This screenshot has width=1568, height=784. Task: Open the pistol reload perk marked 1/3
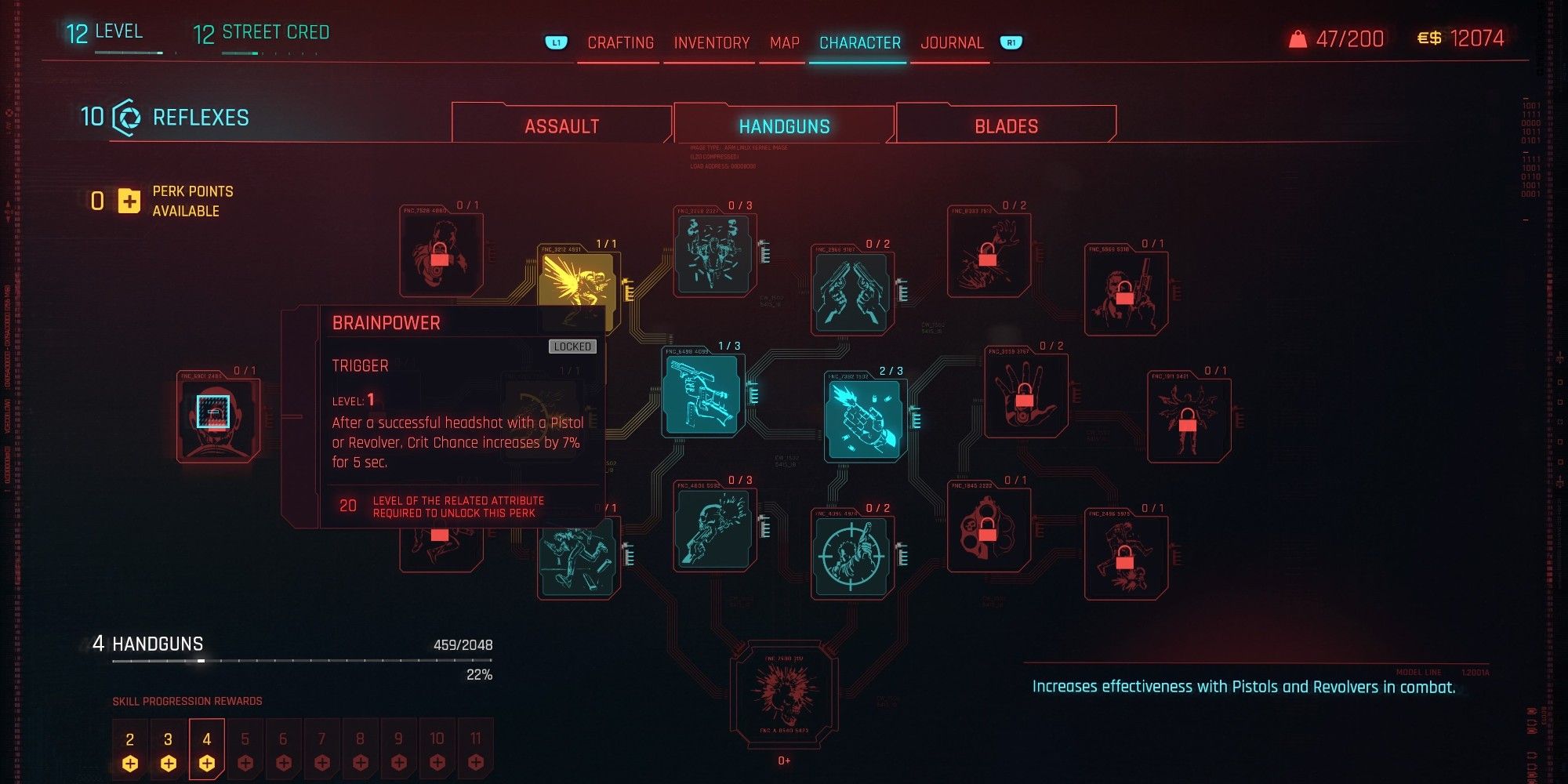(702, 392)
